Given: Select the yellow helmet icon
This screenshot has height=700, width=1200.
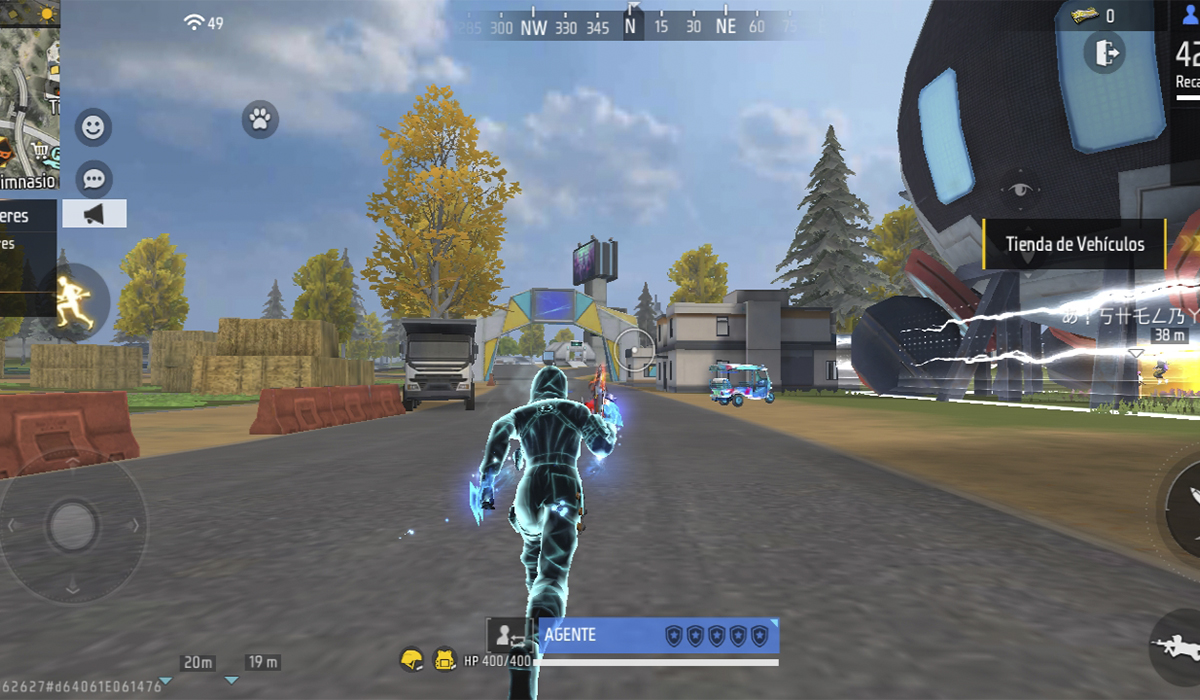Looking at the screenshot, I should click(411, 659).
